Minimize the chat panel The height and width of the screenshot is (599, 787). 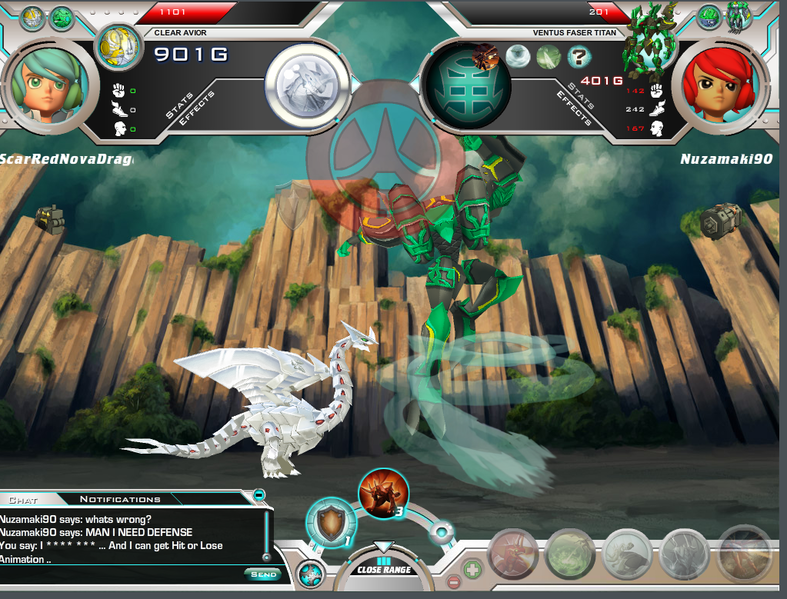pyautogui.click(x=259, y=494)
